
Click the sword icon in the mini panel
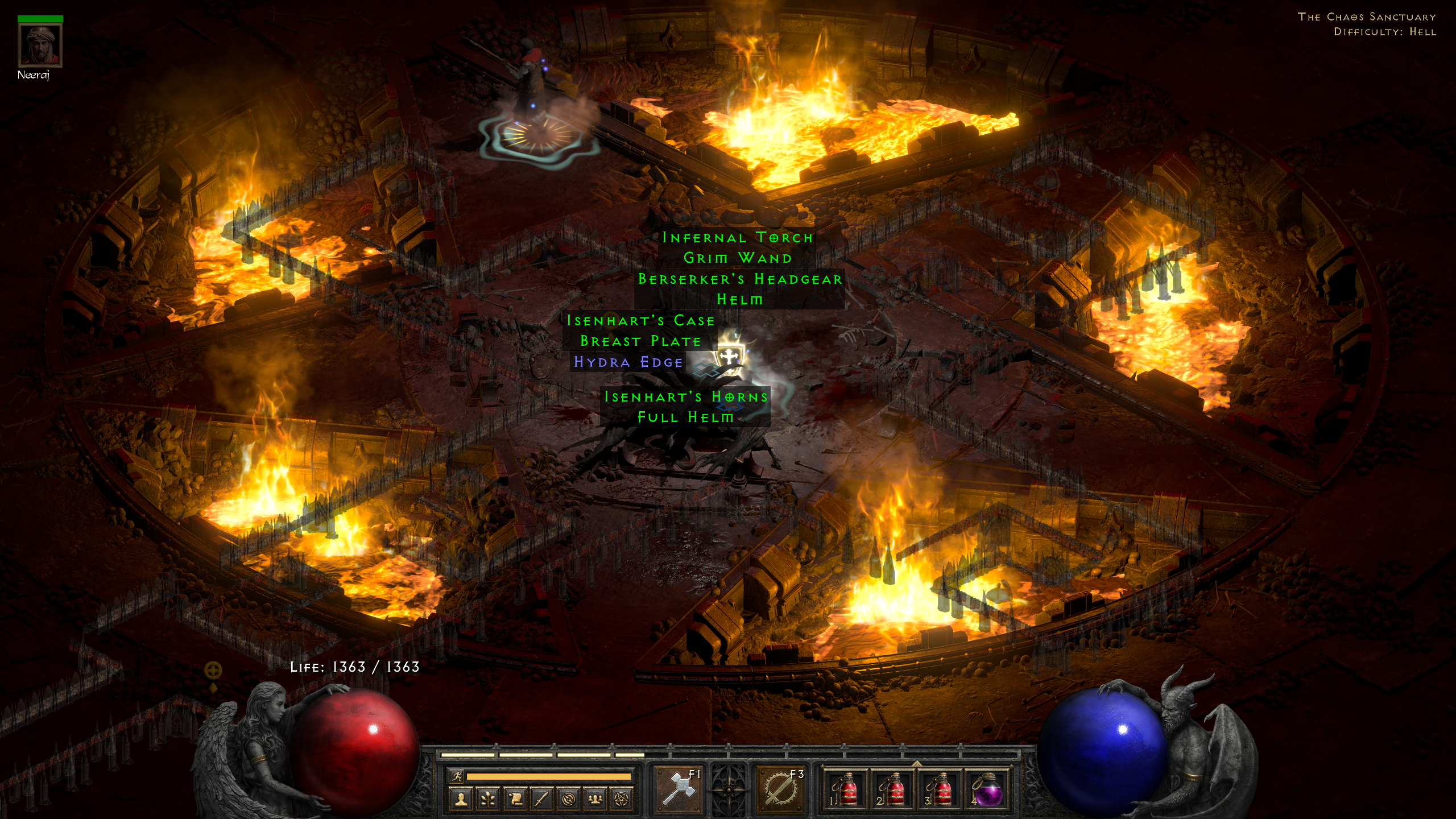(x=541, y=799)
